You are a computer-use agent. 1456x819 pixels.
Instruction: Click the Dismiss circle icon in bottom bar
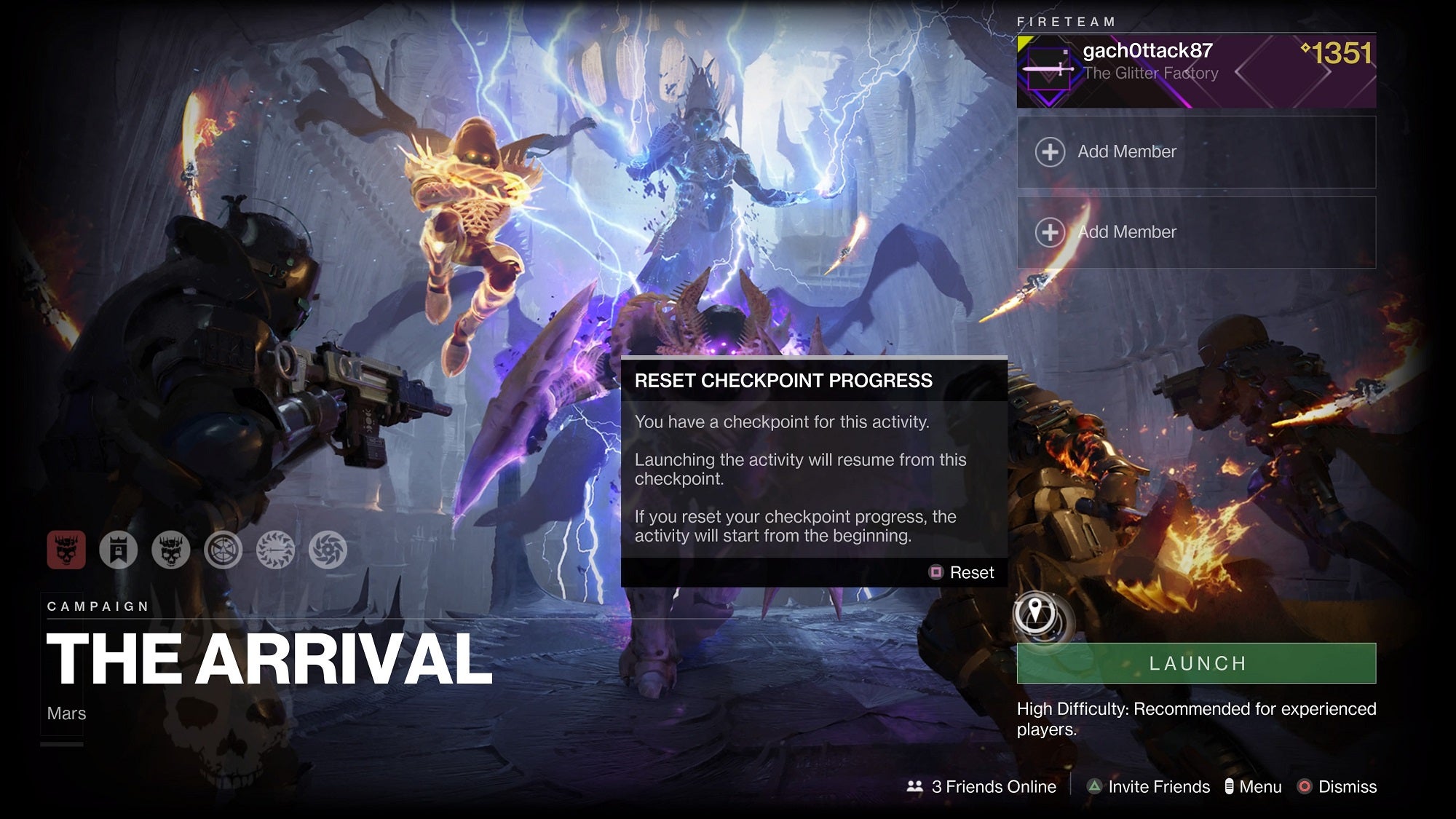click(1305, 787)
